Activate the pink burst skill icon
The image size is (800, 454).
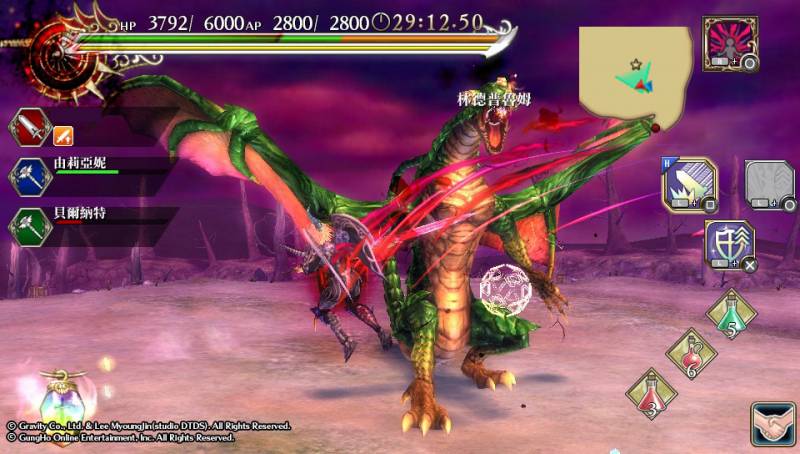(729, 42)
